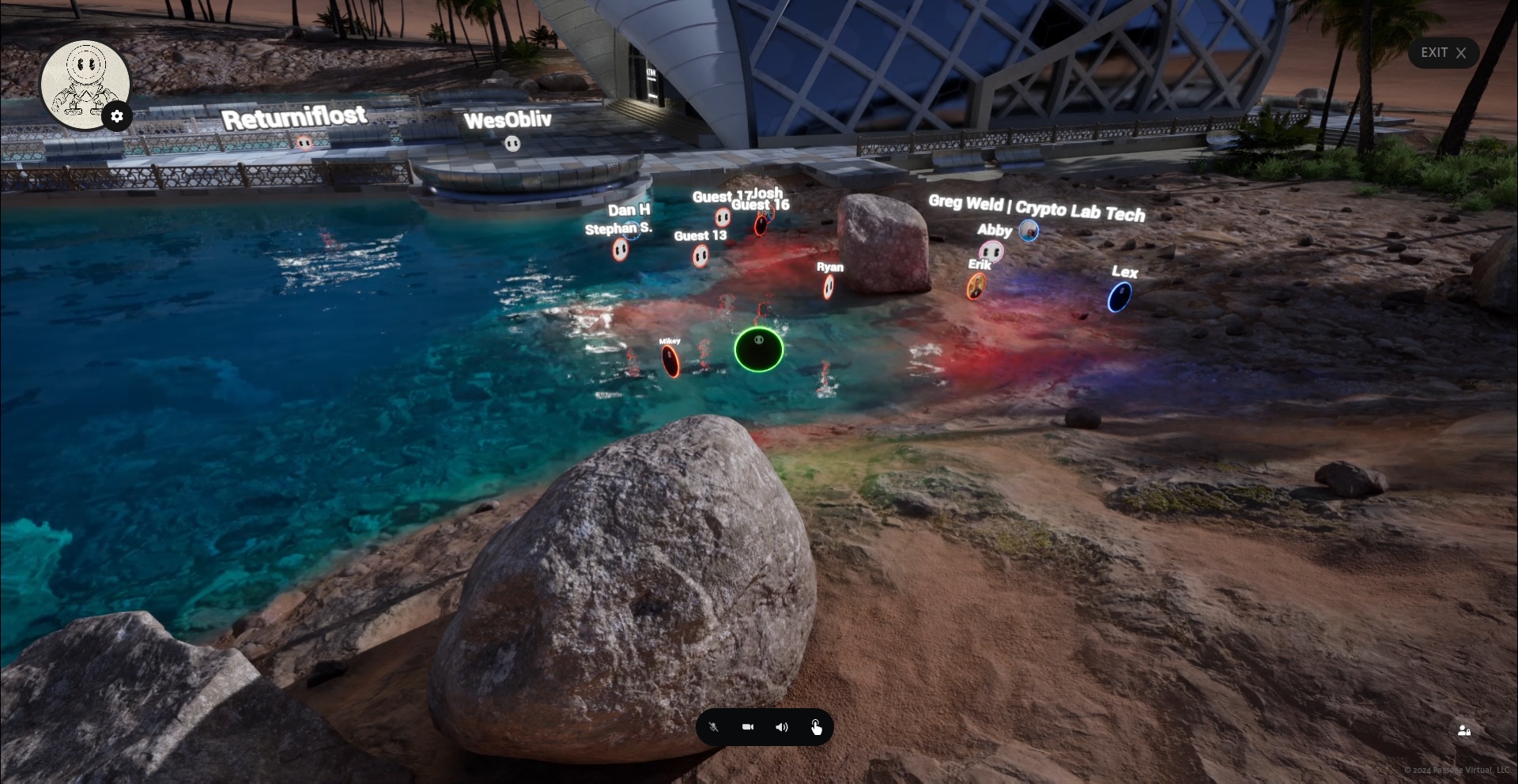Open avatar settings via the gear icon
1518x784 pixels.
[117, 117]
